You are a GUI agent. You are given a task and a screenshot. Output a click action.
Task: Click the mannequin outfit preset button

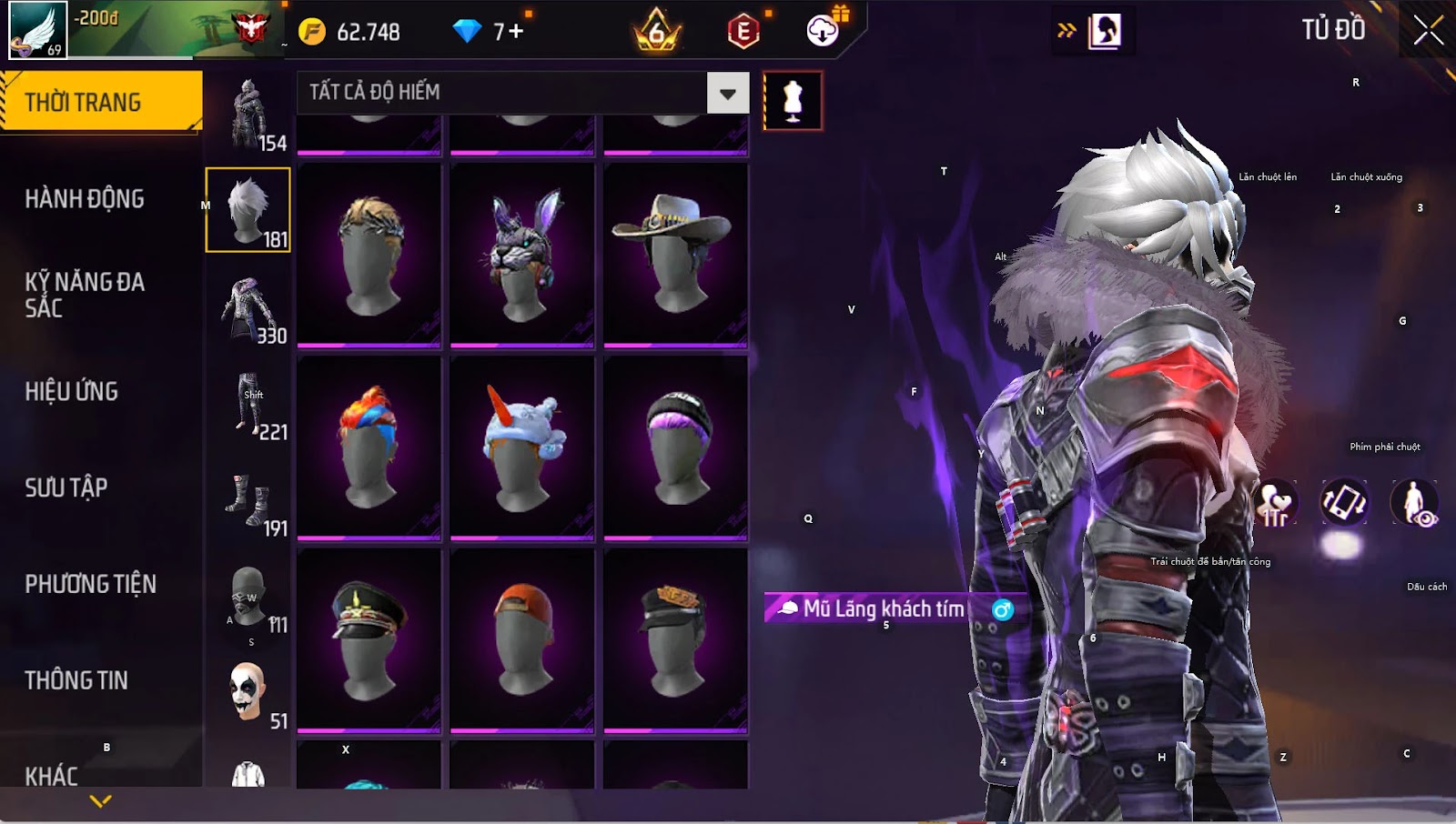(793, 101)
